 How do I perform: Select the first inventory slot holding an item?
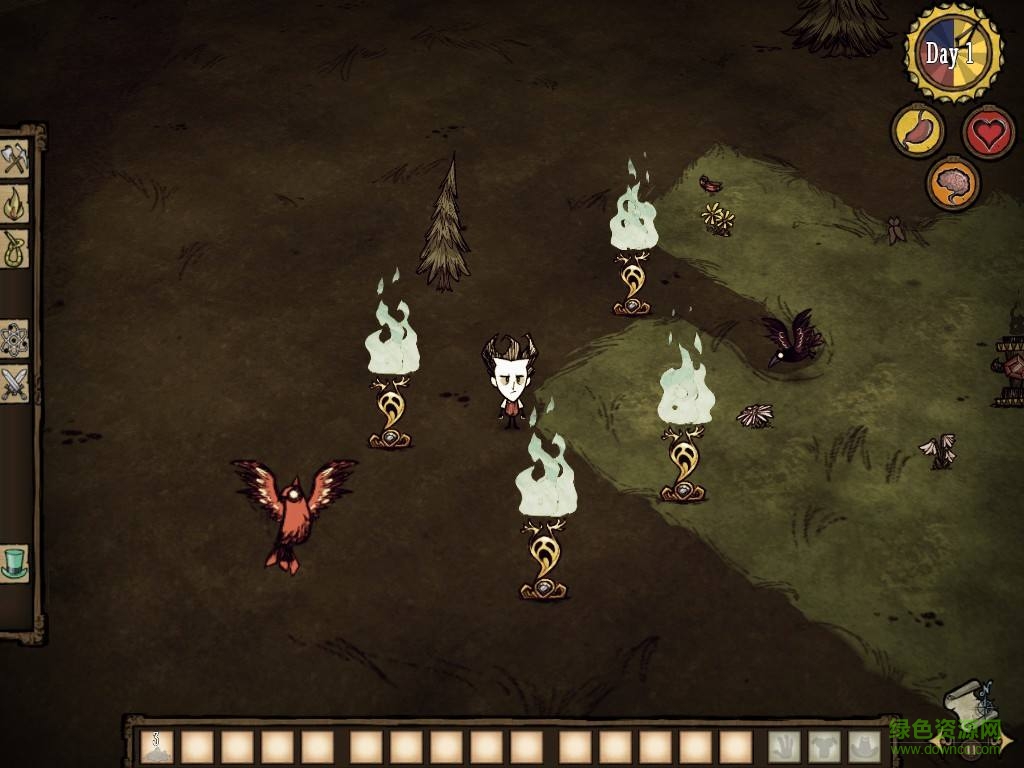click(157, 746)
